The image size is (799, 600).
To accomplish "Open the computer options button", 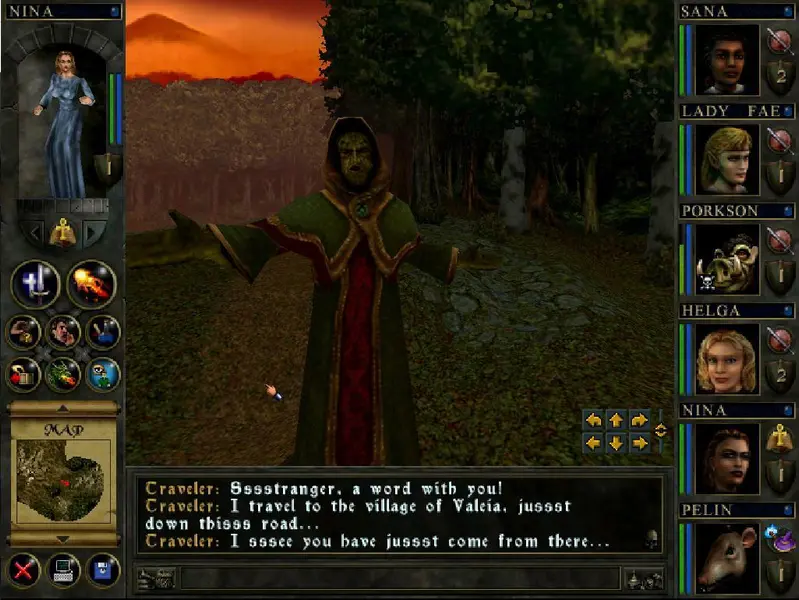I will 62,572.
